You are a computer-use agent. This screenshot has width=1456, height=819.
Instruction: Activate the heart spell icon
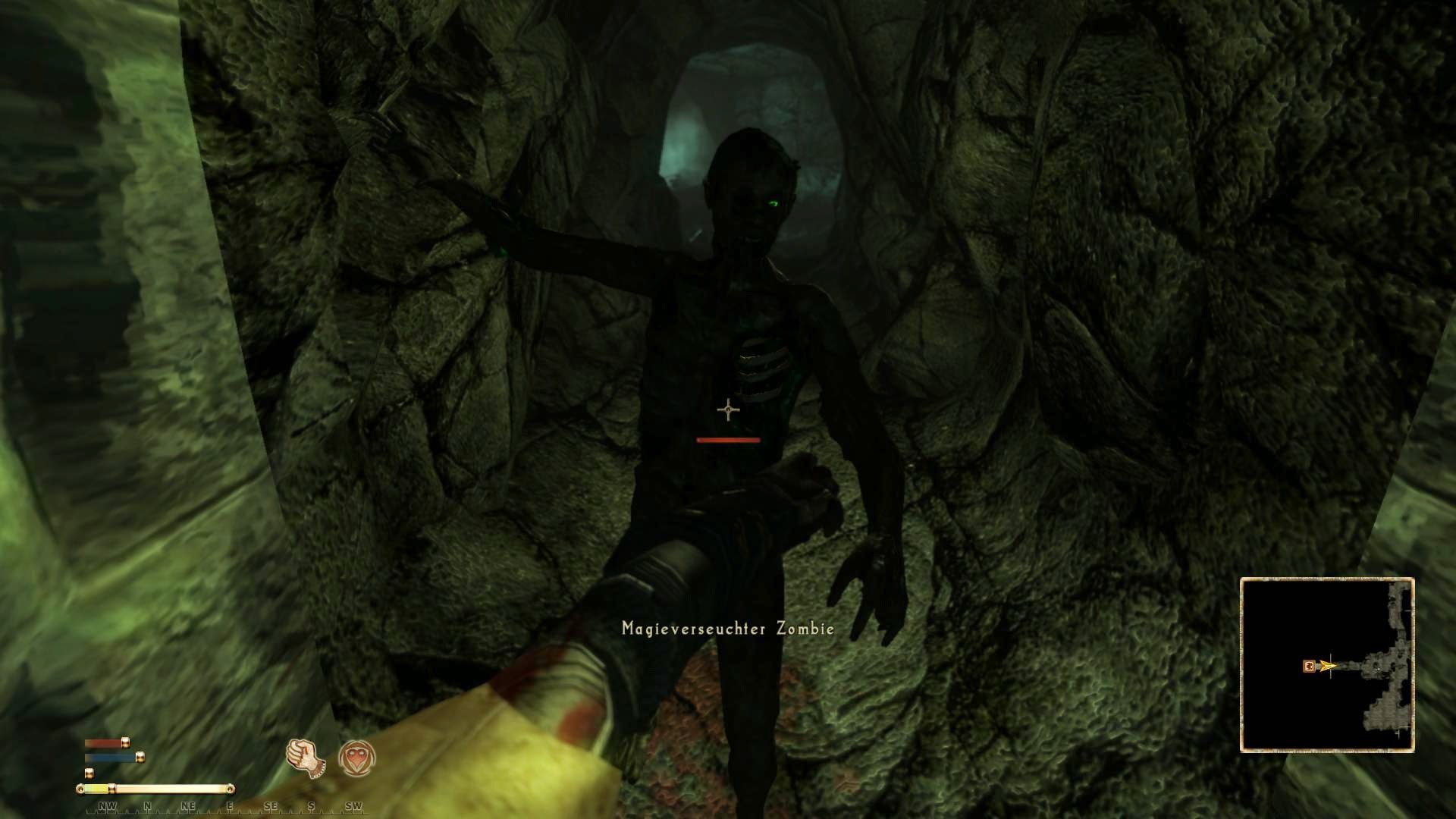356,758
